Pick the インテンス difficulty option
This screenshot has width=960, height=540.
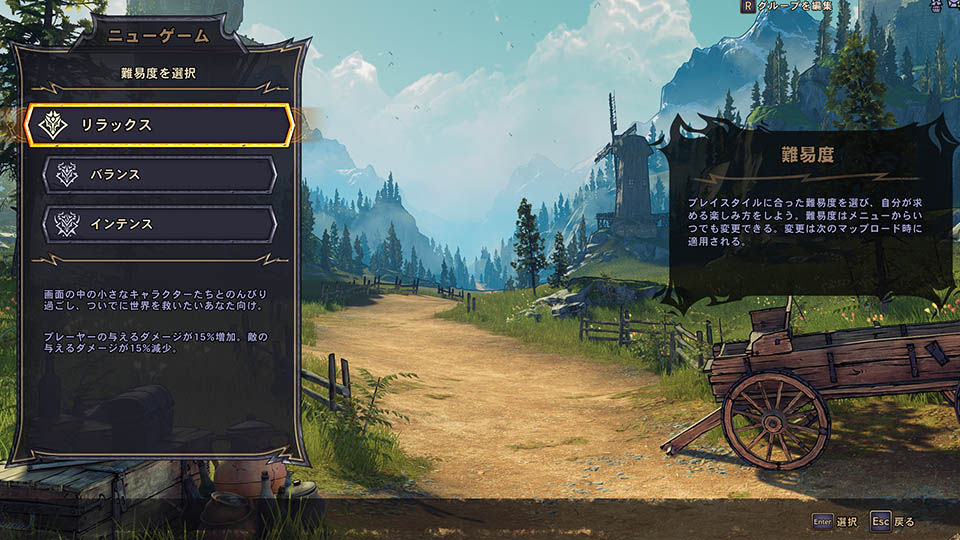[x=160, y=224]
